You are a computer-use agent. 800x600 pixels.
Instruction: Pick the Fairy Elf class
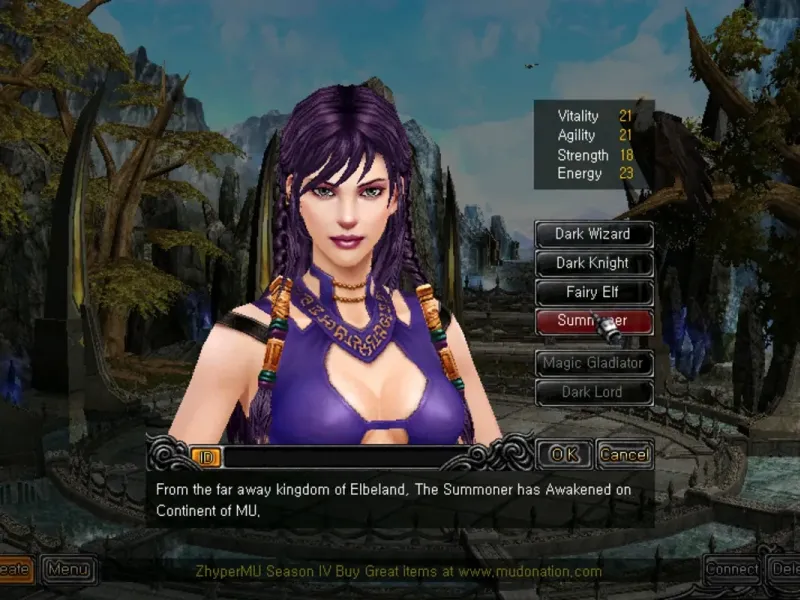pos(593,293)
